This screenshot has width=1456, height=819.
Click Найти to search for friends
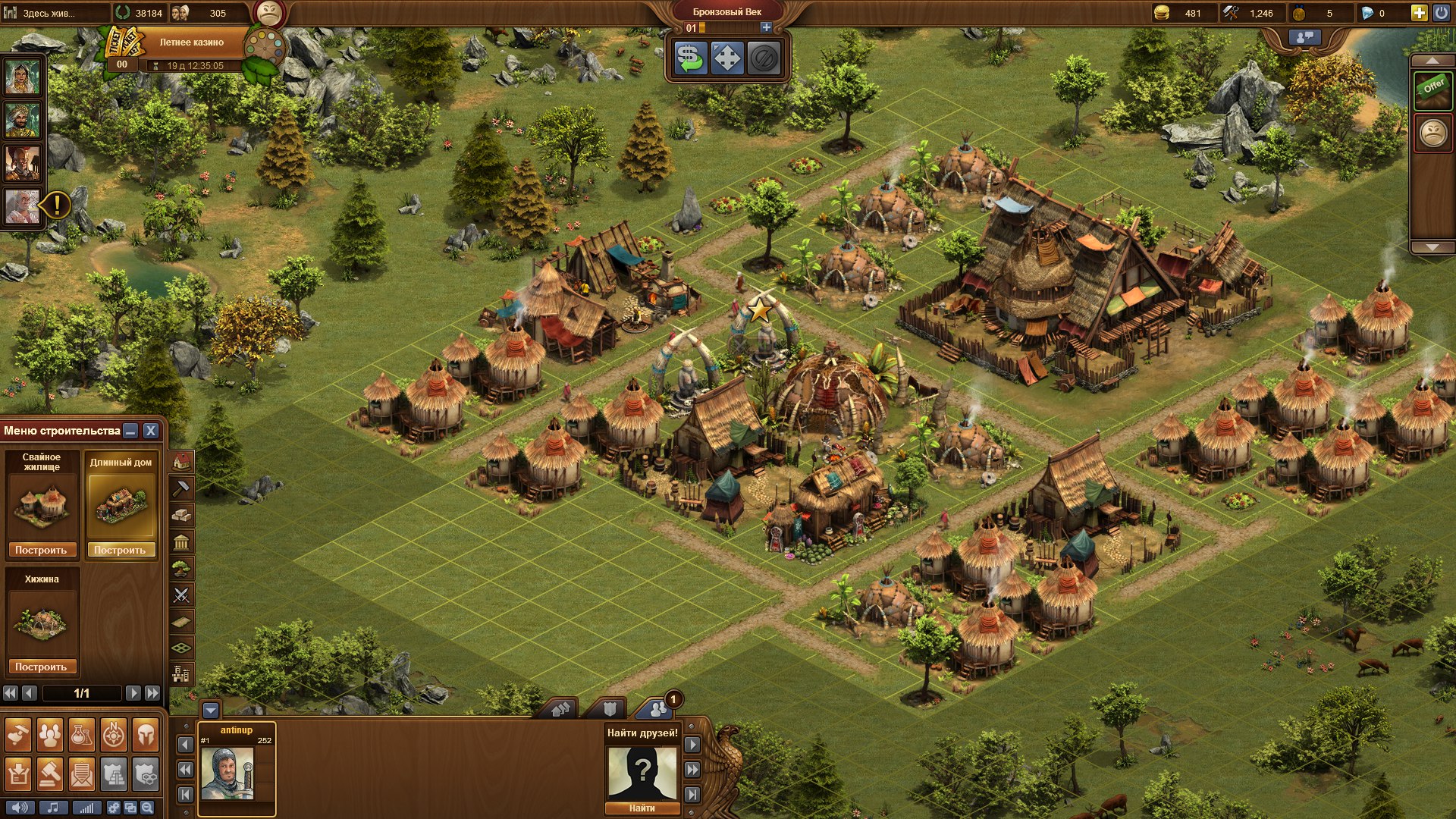642,808
